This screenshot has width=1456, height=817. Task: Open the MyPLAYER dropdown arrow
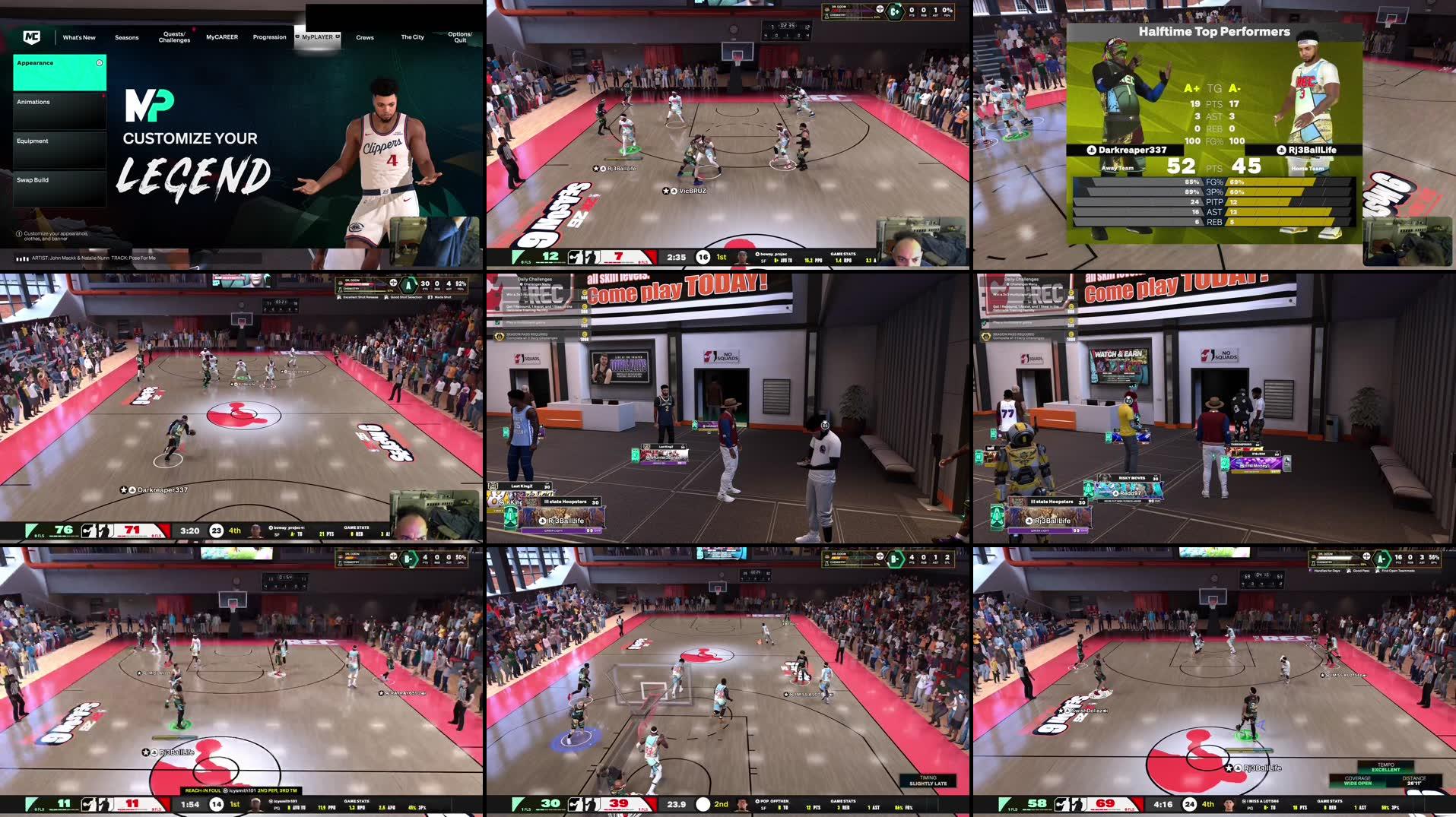[338, 36]
